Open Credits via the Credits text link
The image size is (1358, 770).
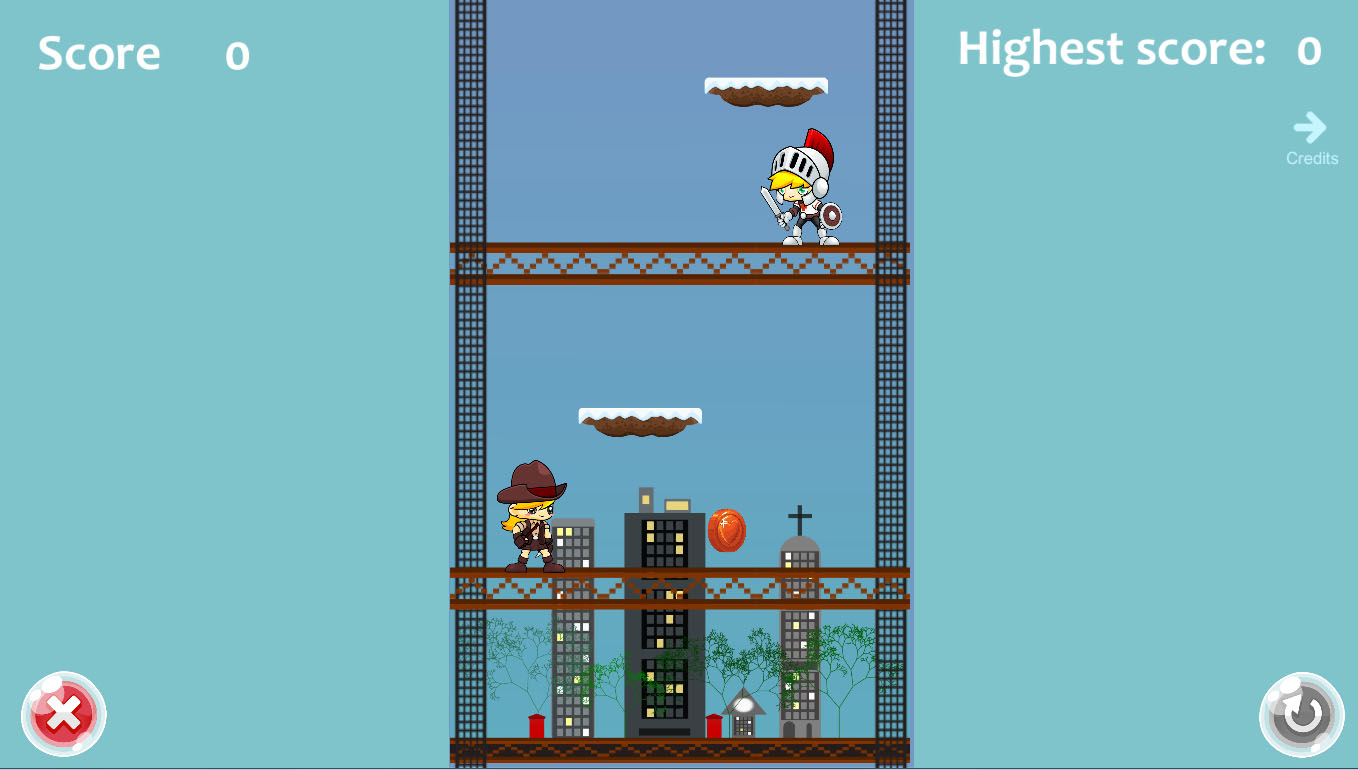pyautogui.click(x=1311, y=158)
